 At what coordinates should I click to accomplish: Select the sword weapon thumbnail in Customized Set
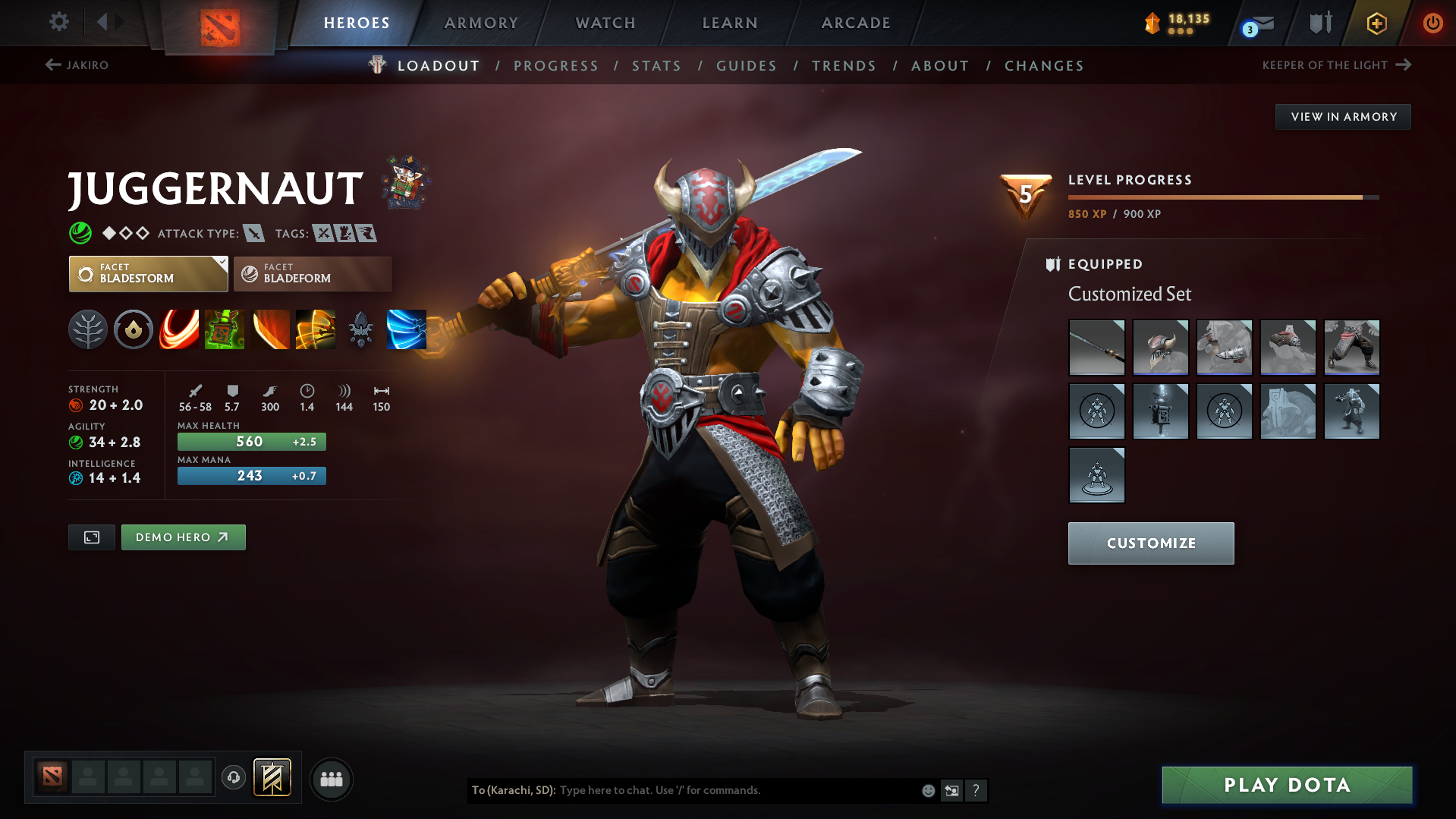click(1096, 348)
